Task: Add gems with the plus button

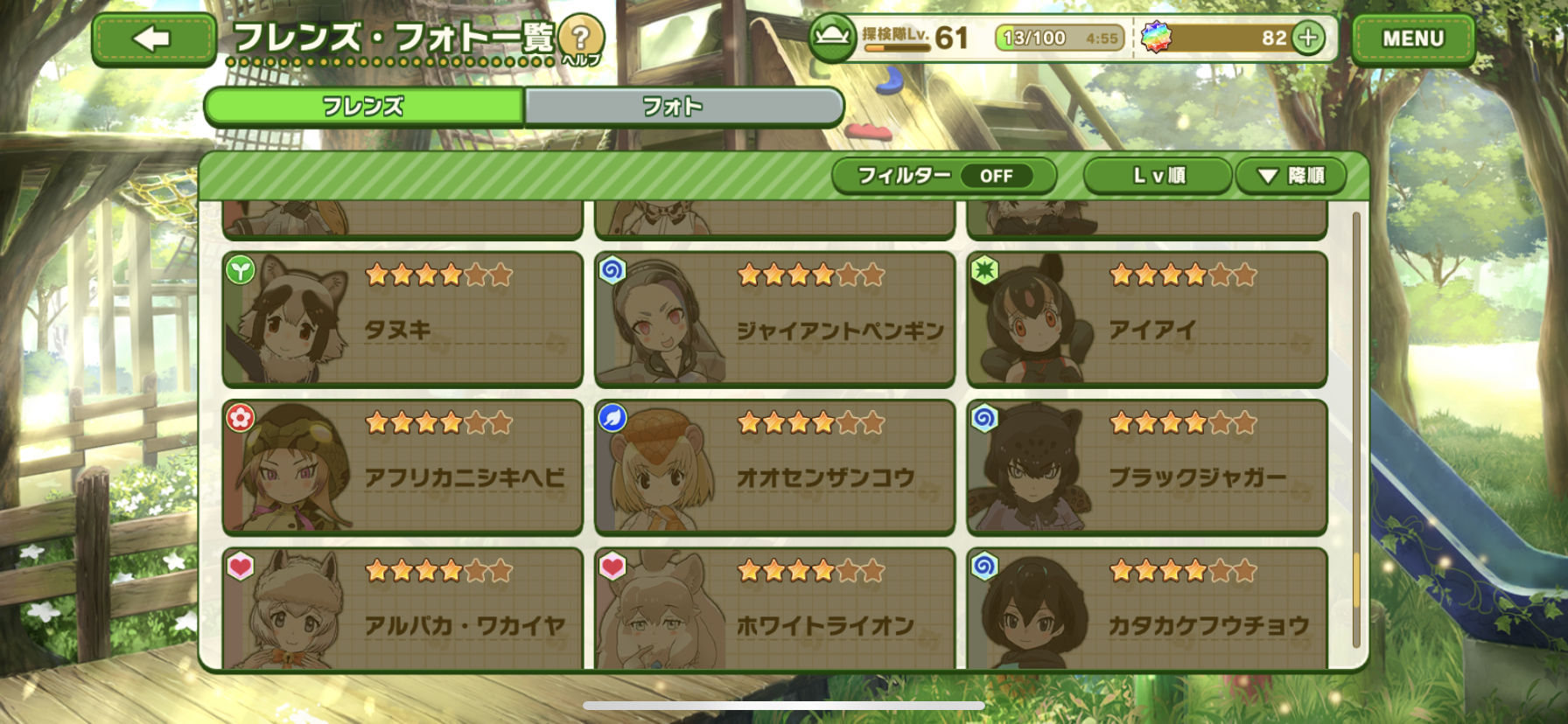Action: point(1308,38)
